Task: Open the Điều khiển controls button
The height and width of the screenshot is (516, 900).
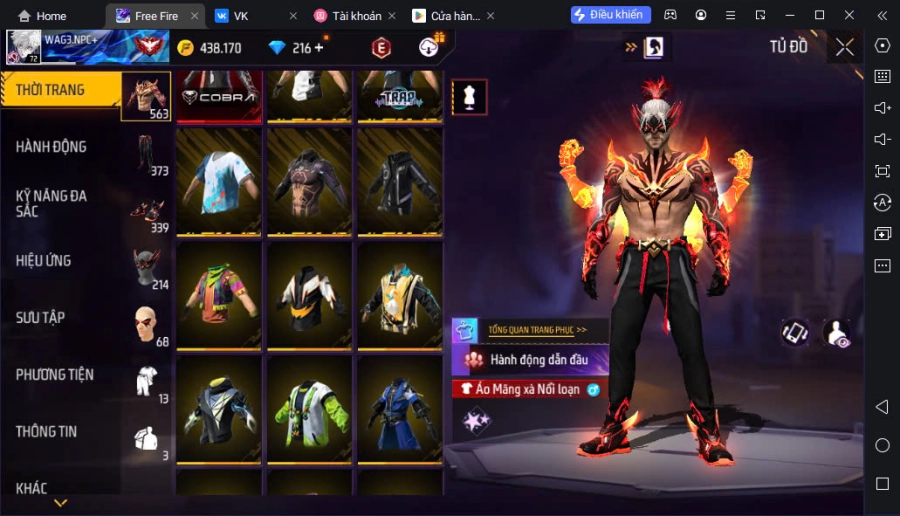Action: [611, 15]
